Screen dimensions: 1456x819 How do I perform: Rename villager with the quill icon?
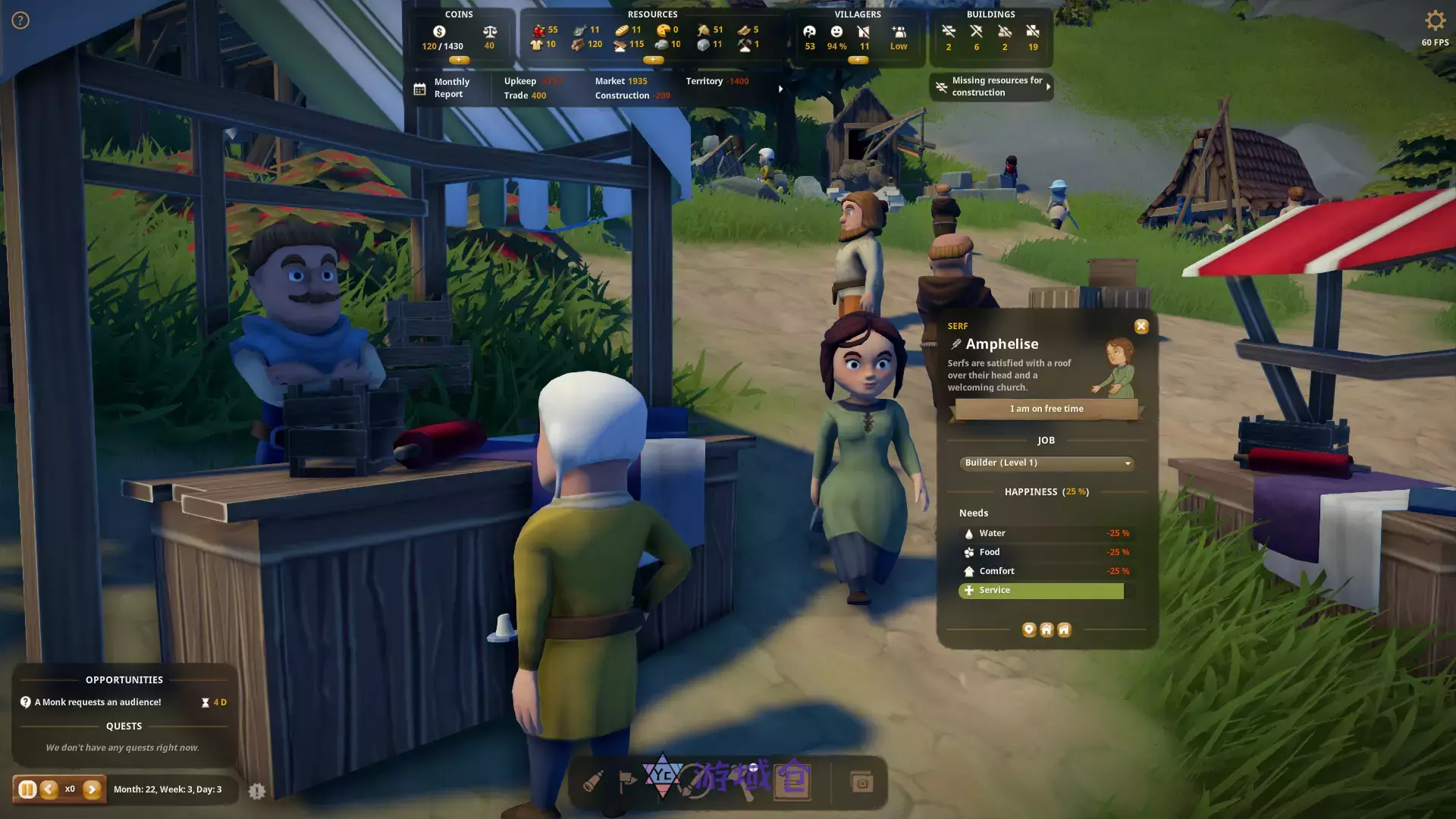(956, 344)
